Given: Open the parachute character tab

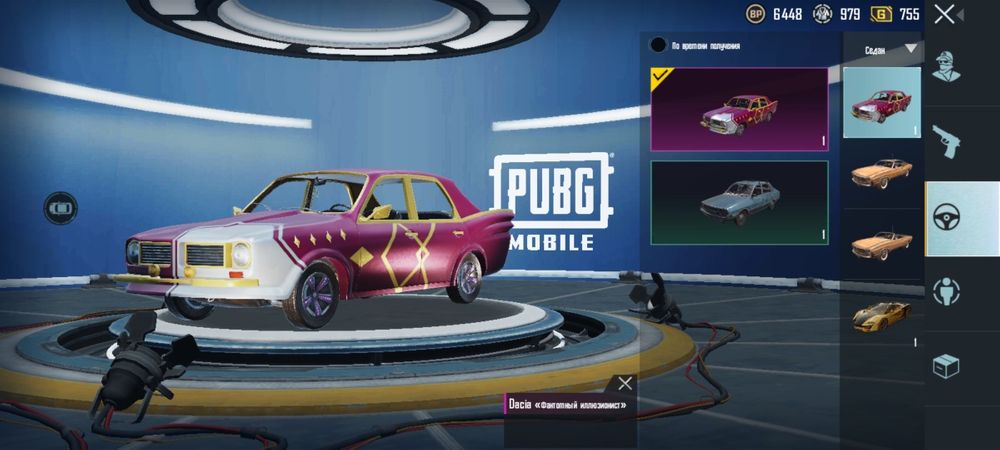Looking at the screenshot, I should tap(946, 291).
